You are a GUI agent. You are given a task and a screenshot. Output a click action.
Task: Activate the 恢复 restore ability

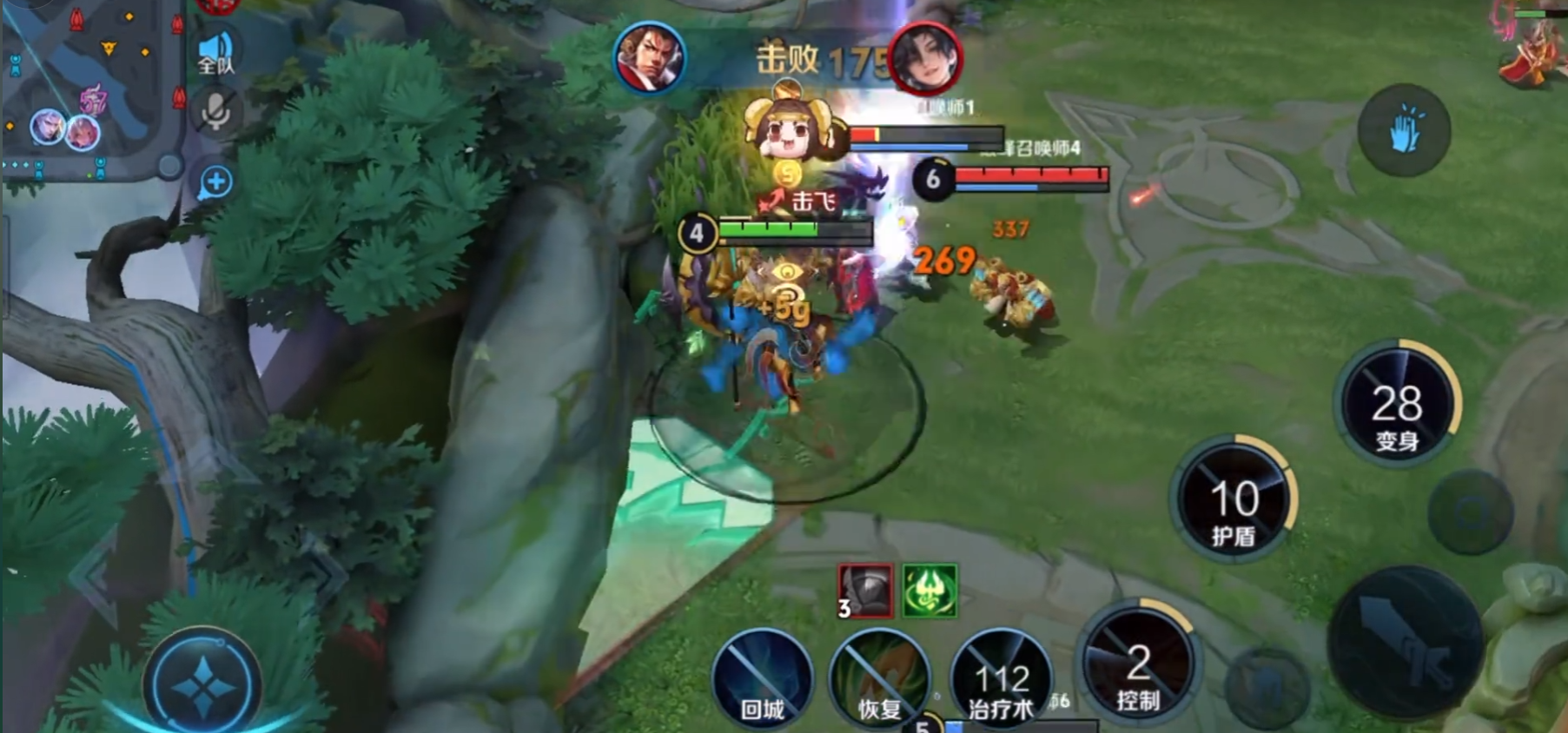[879, 682]
